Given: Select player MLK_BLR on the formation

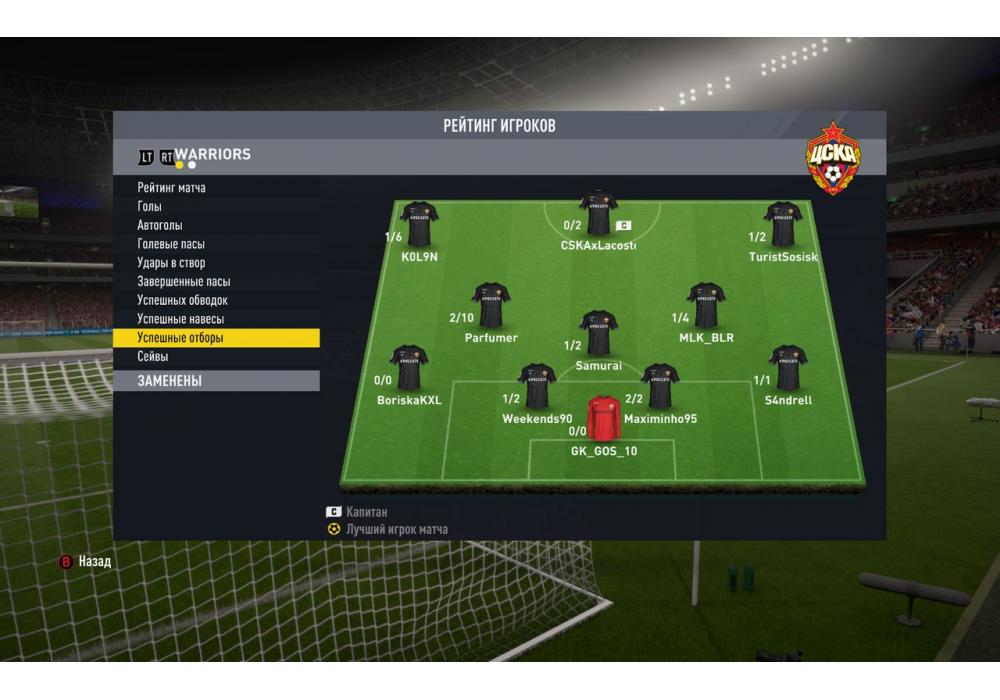Looking at the screenshot, I should pos(706,306).
